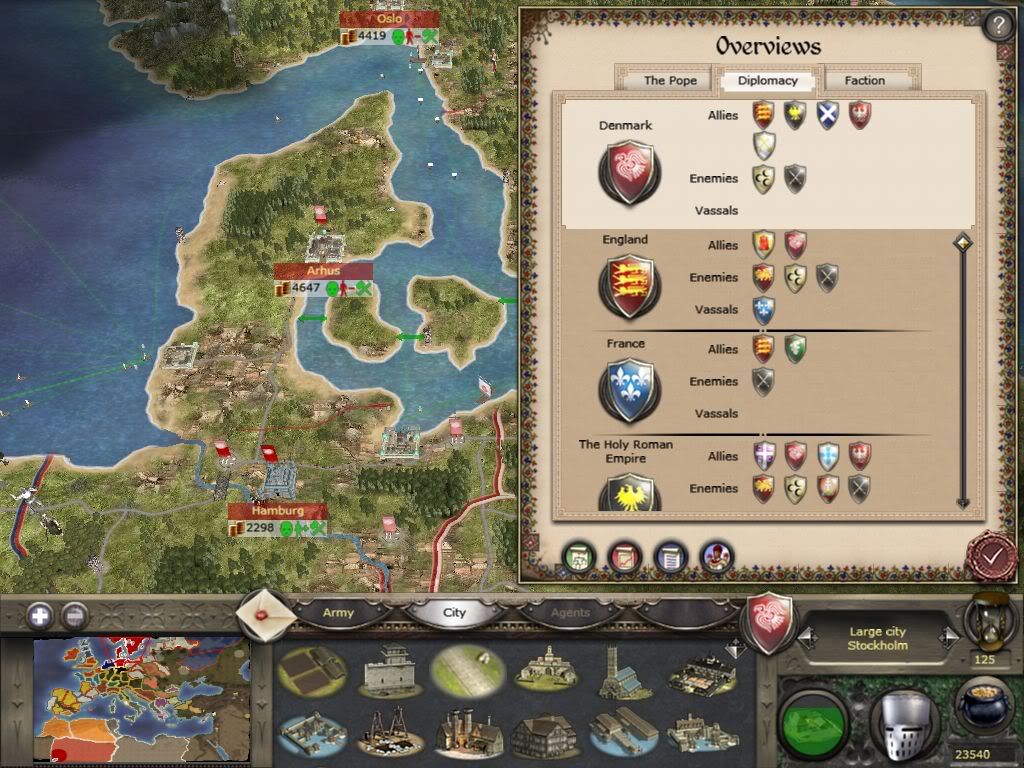Close the Overviews scroll with the checkmark
The height and width of the screenshot is (768, 1024).
tap(991, 555)
